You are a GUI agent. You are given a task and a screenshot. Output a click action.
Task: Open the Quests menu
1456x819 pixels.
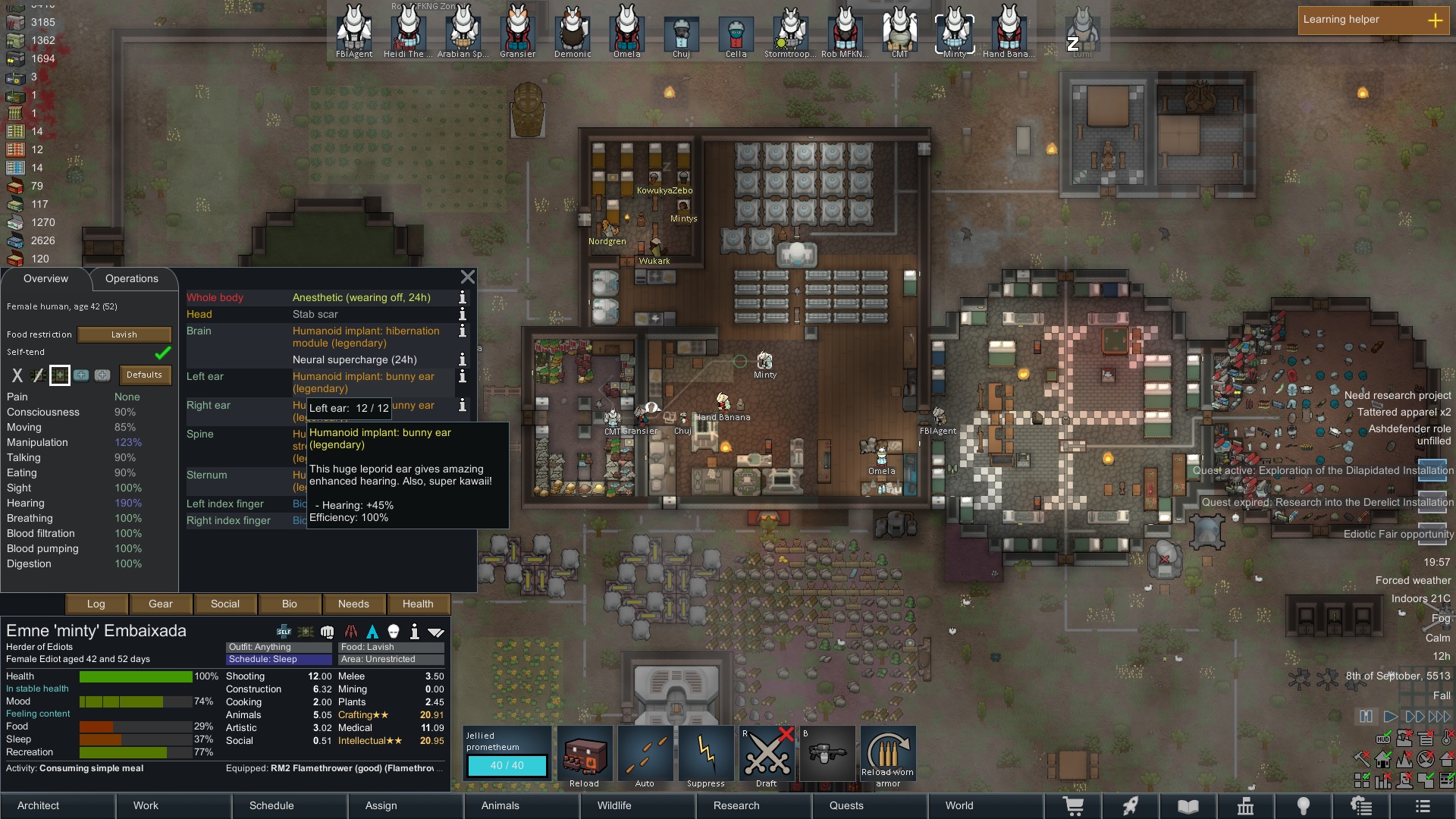pos(846,805)
